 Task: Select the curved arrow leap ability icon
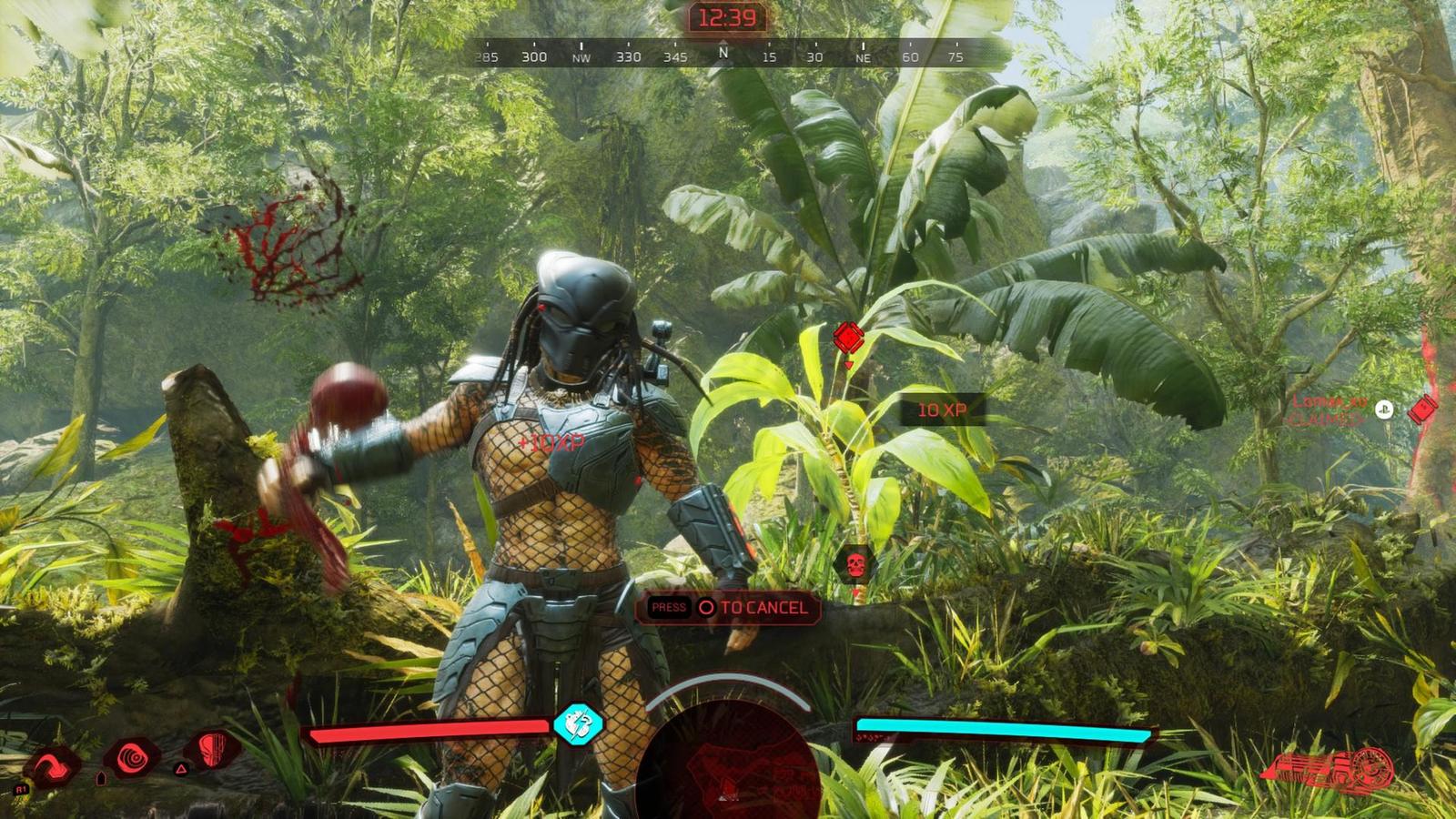pyautogui.click(x=52, y=766)
